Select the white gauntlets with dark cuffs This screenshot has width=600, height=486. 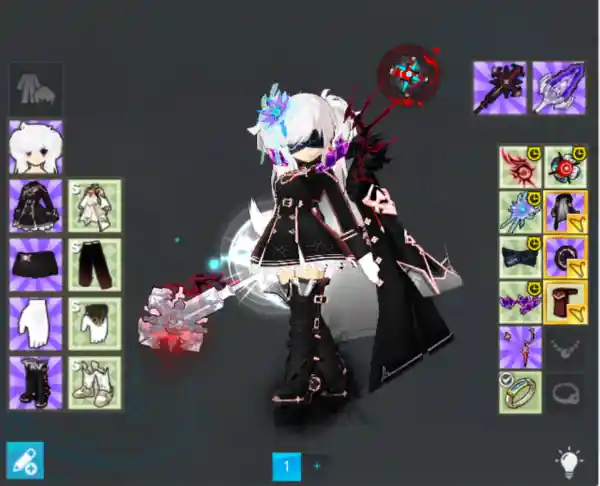tap(95, 324)
